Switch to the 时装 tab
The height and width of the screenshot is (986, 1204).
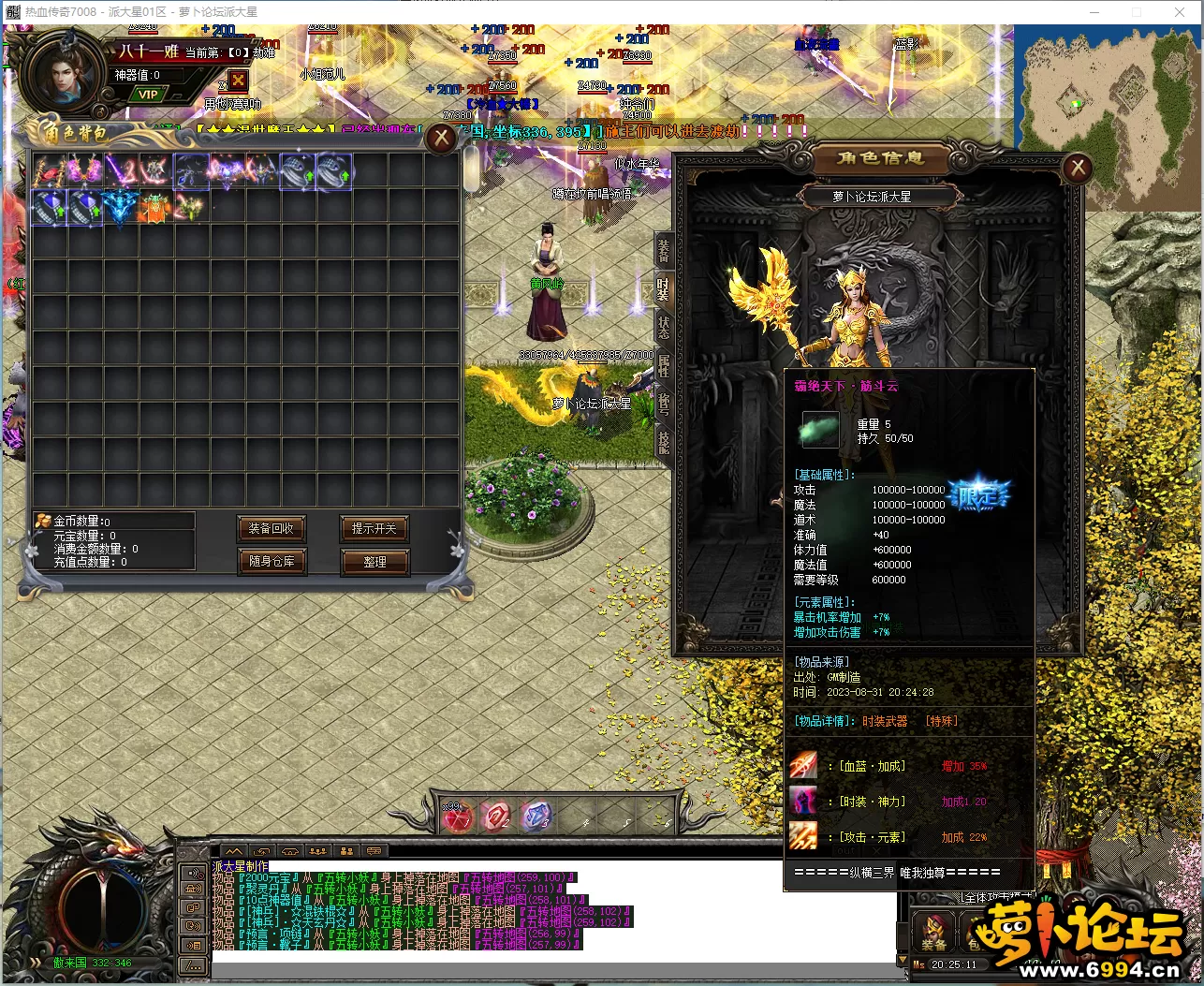tap(663, 288)
